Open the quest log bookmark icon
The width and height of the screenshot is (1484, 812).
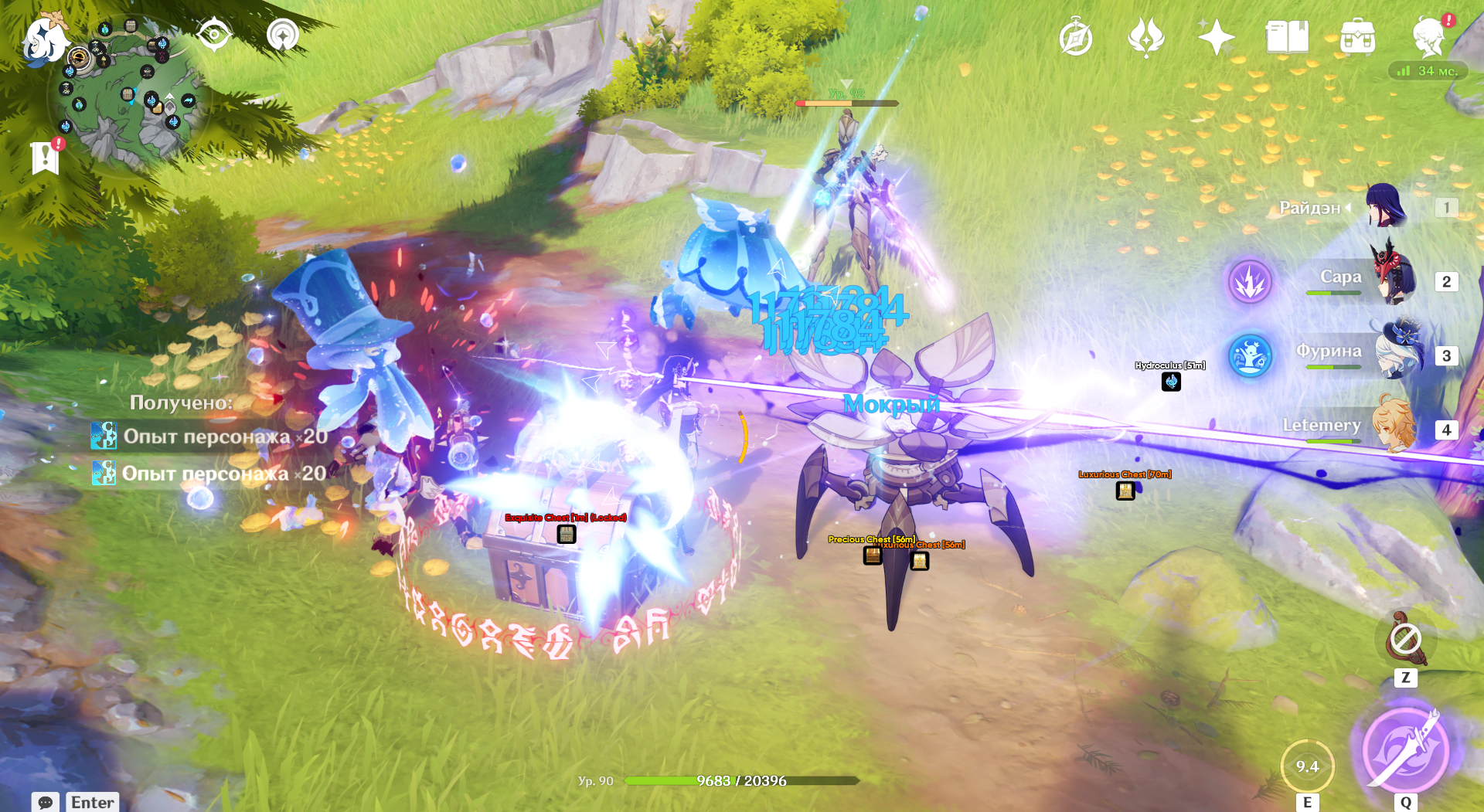pyautogui.click(x=46, y=157)
